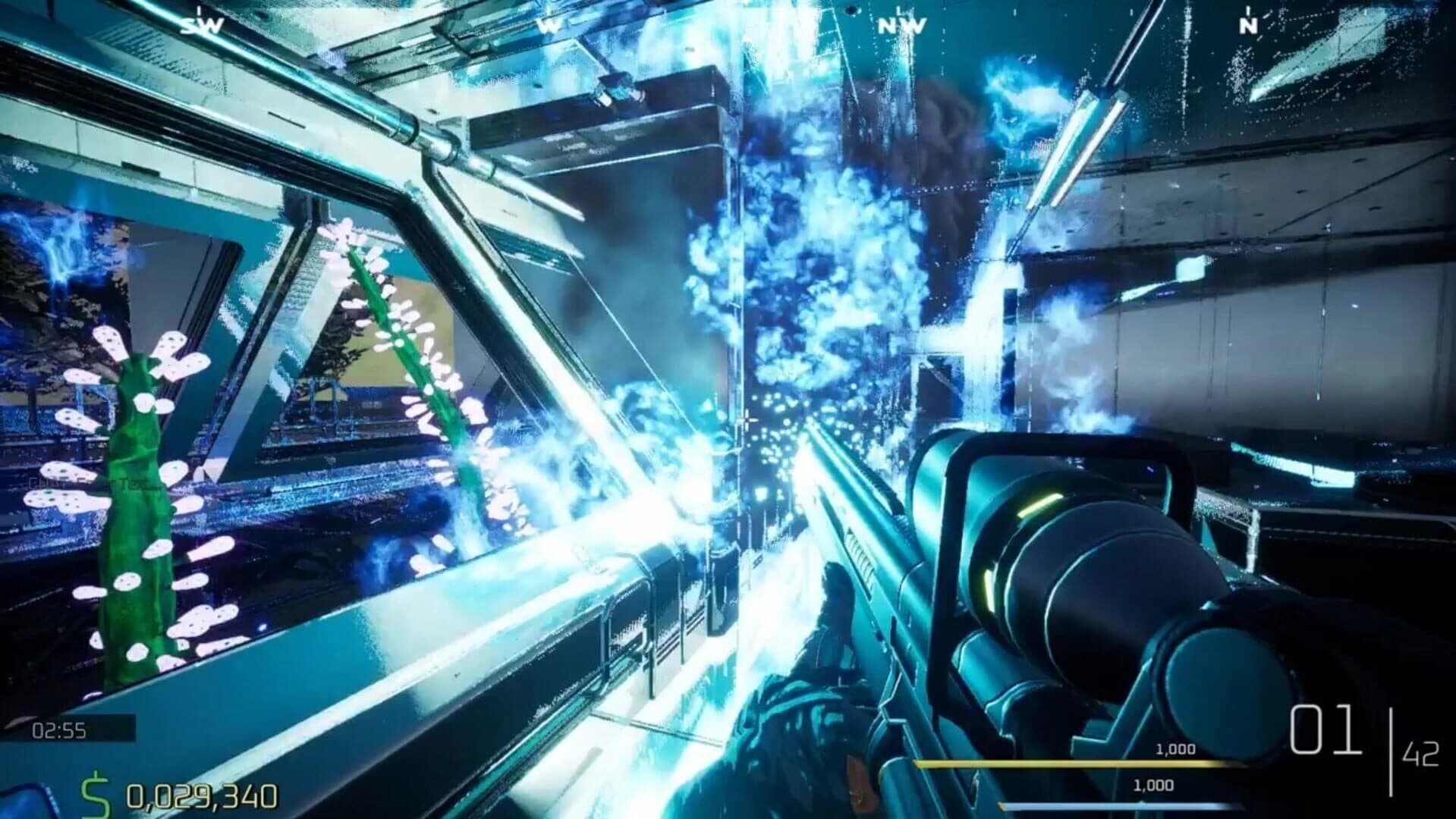Screen dimensions: 1456x819
Task: Click the L waypoint indicator above NW
Action: click(899, 11)
